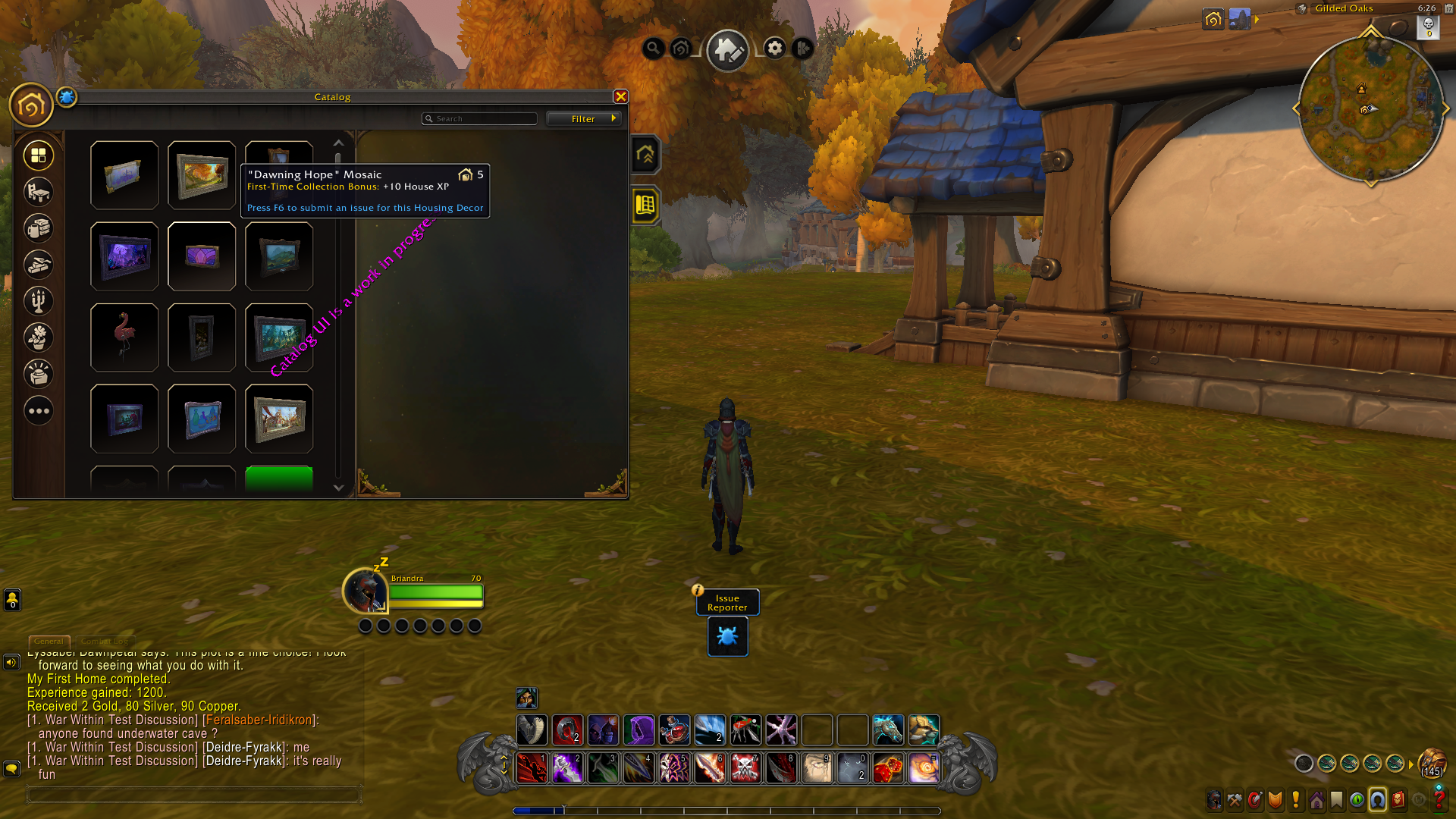The height and width of the screenshot is (819, 1456).
Task: Open the magnifying glass tool at top
Action: [x=653, y=49]
